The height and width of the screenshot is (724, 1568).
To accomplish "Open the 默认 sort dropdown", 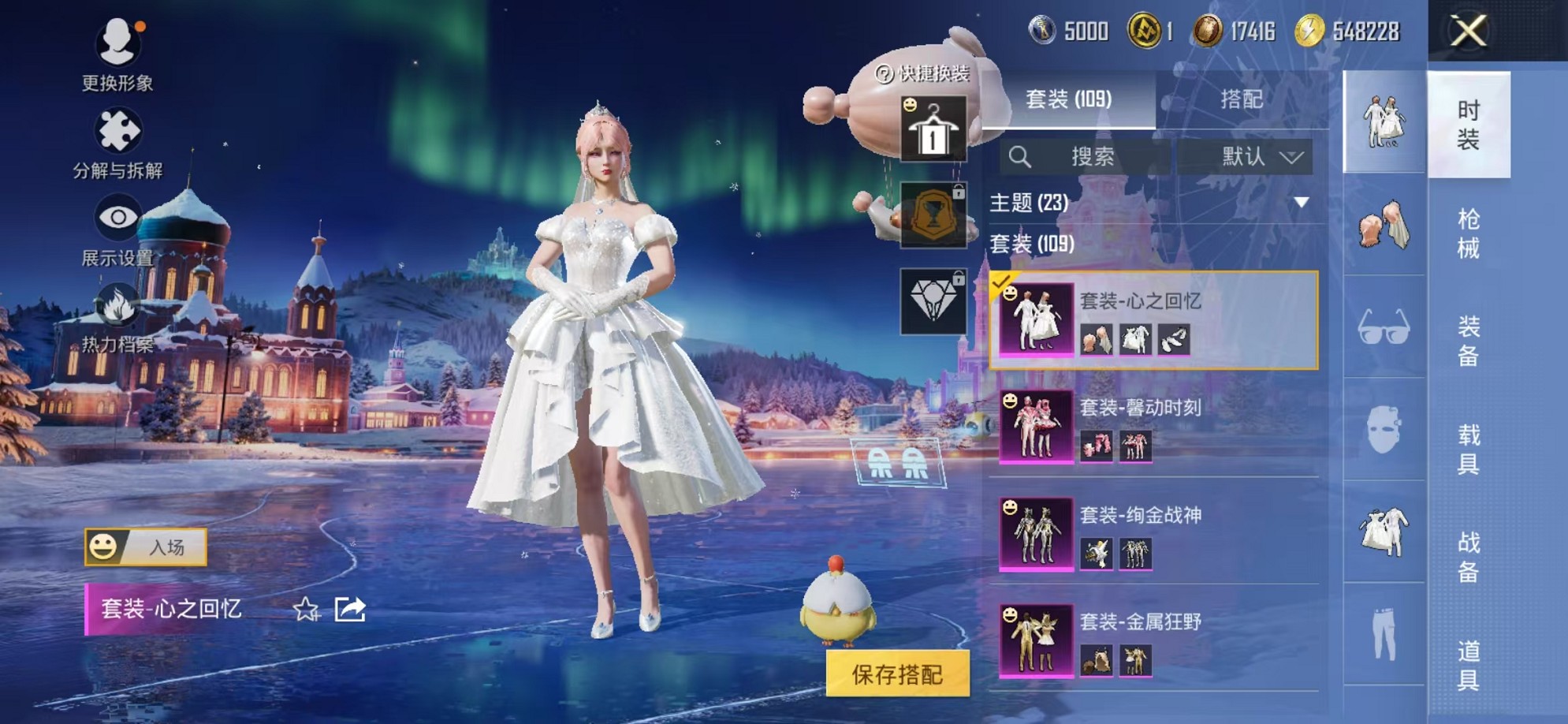I will pyautogui.click(x=1253, y=156).
